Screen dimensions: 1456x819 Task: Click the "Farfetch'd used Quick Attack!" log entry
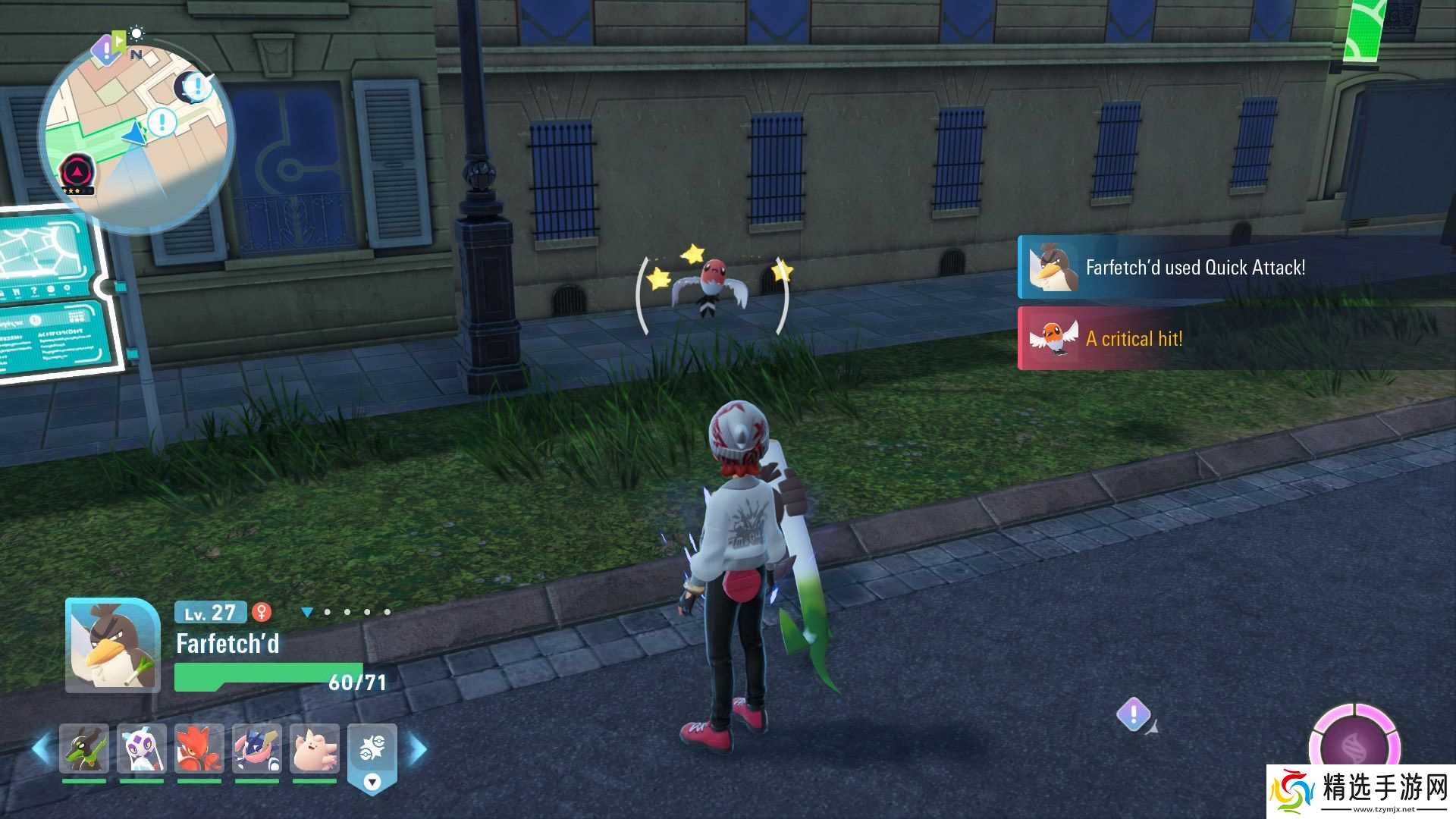coord(1194,268)
